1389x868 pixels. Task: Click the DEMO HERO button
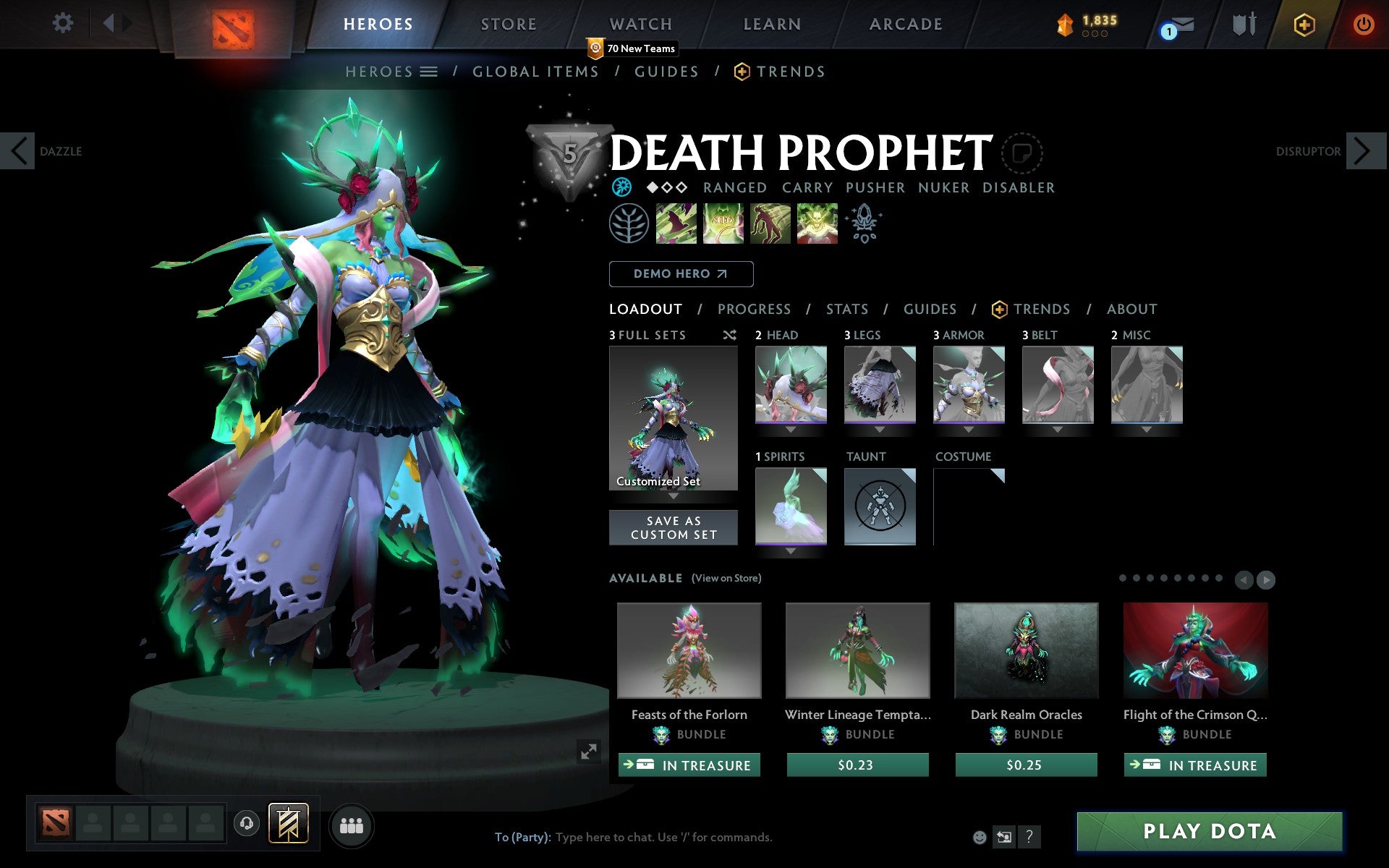tap(681, 274)
